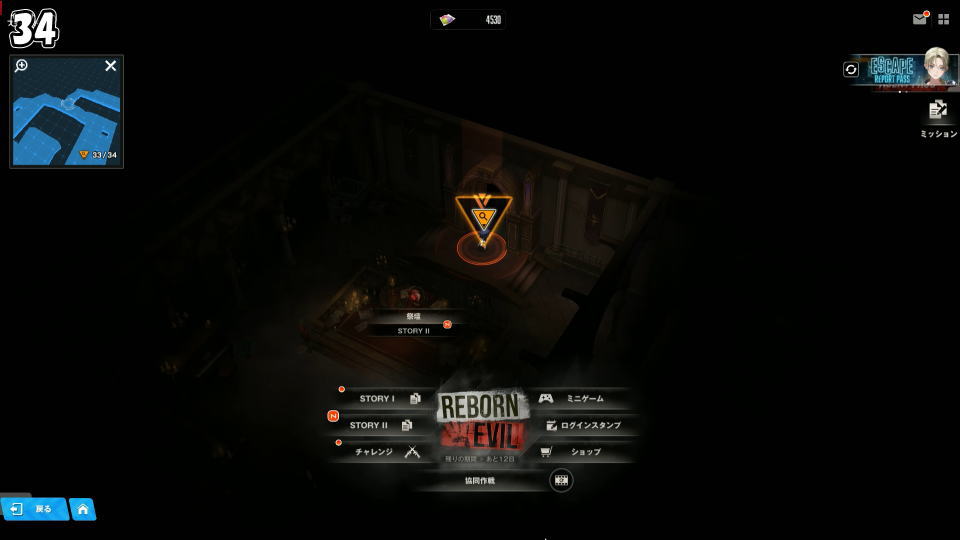Open the 協同作戦 co-op operation entry
The image size is (960, 540).
tap(480, 480)
